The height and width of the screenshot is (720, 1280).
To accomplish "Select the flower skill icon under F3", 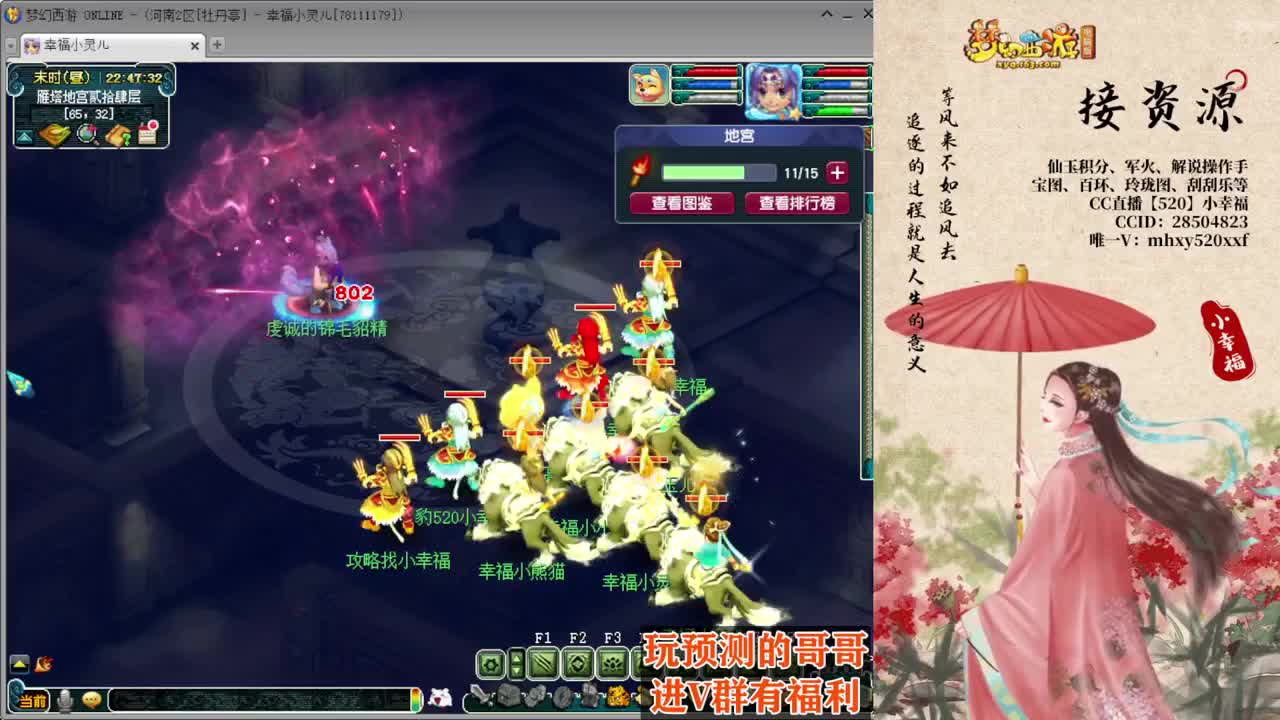I will pyautogui.click(x=613, y=663).
